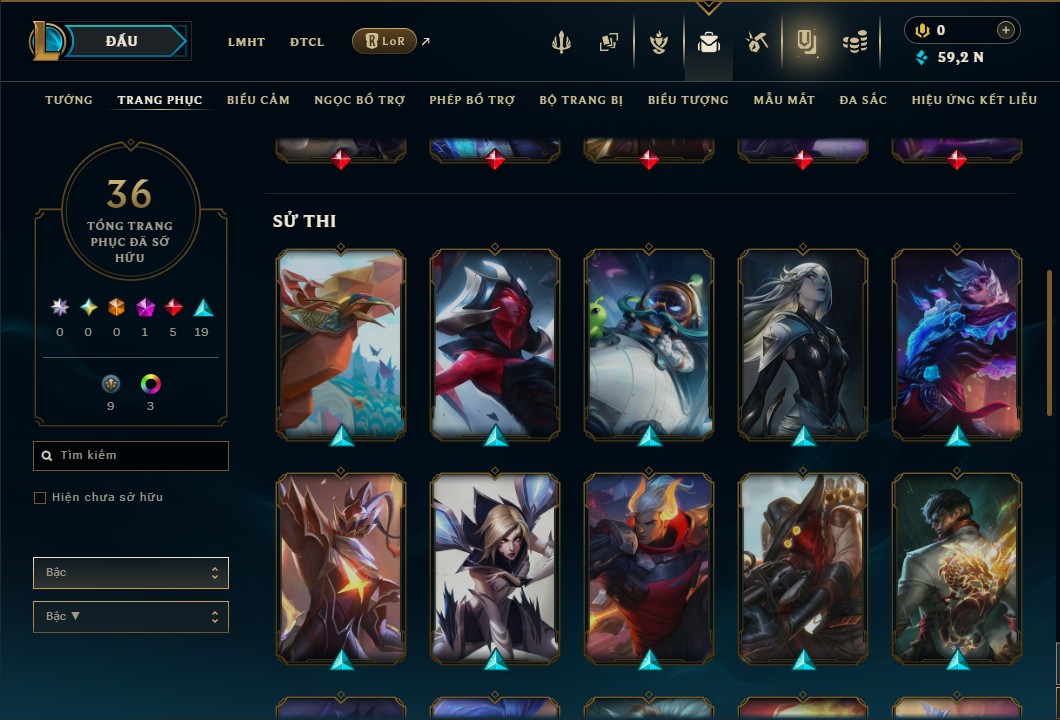Open the Bậc ▼ sort dropdown
The height and width of the screenshot is (720, 1060).
click(131, 617)
